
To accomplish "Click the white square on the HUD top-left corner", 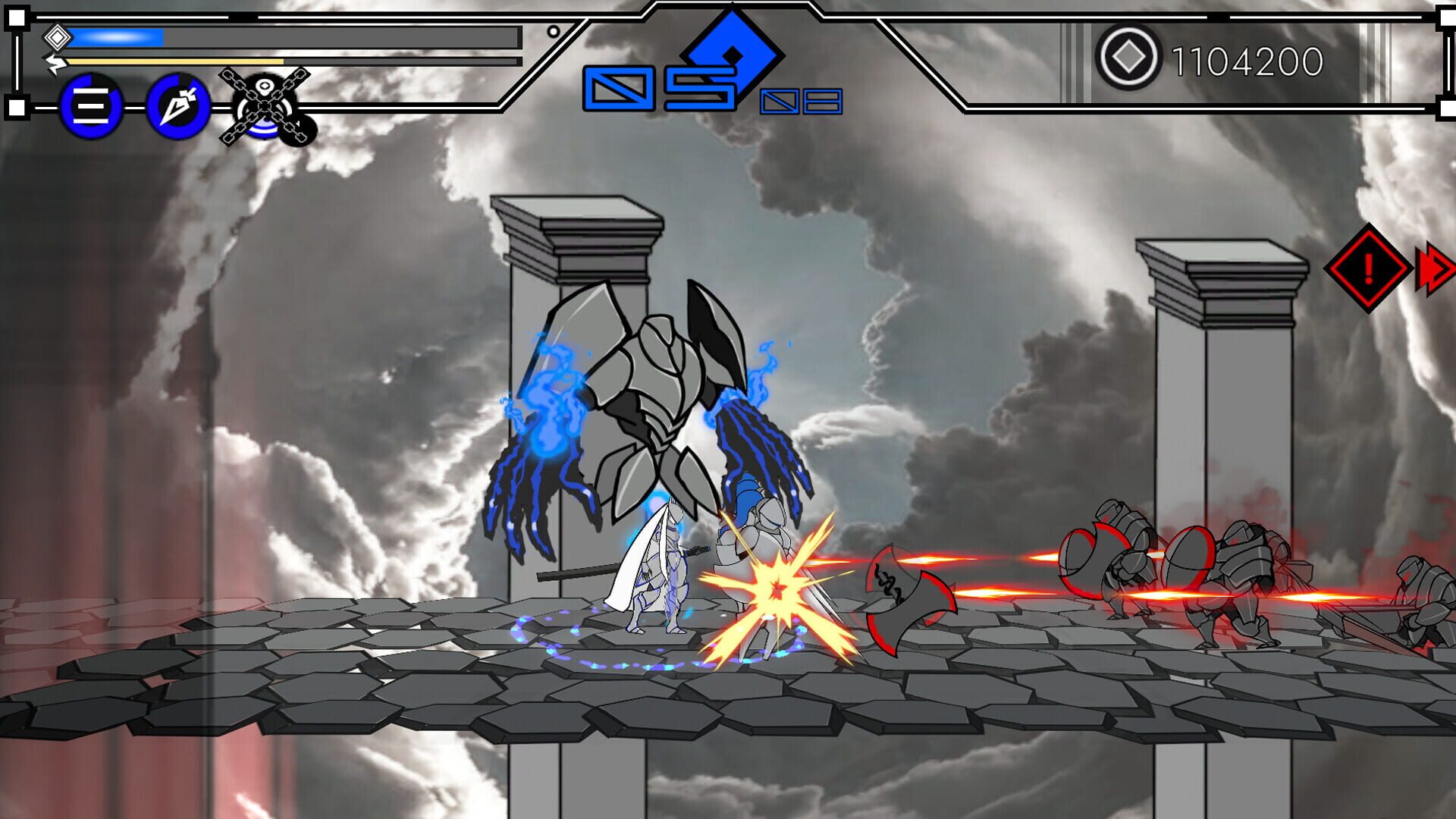I will coord(17,17).
